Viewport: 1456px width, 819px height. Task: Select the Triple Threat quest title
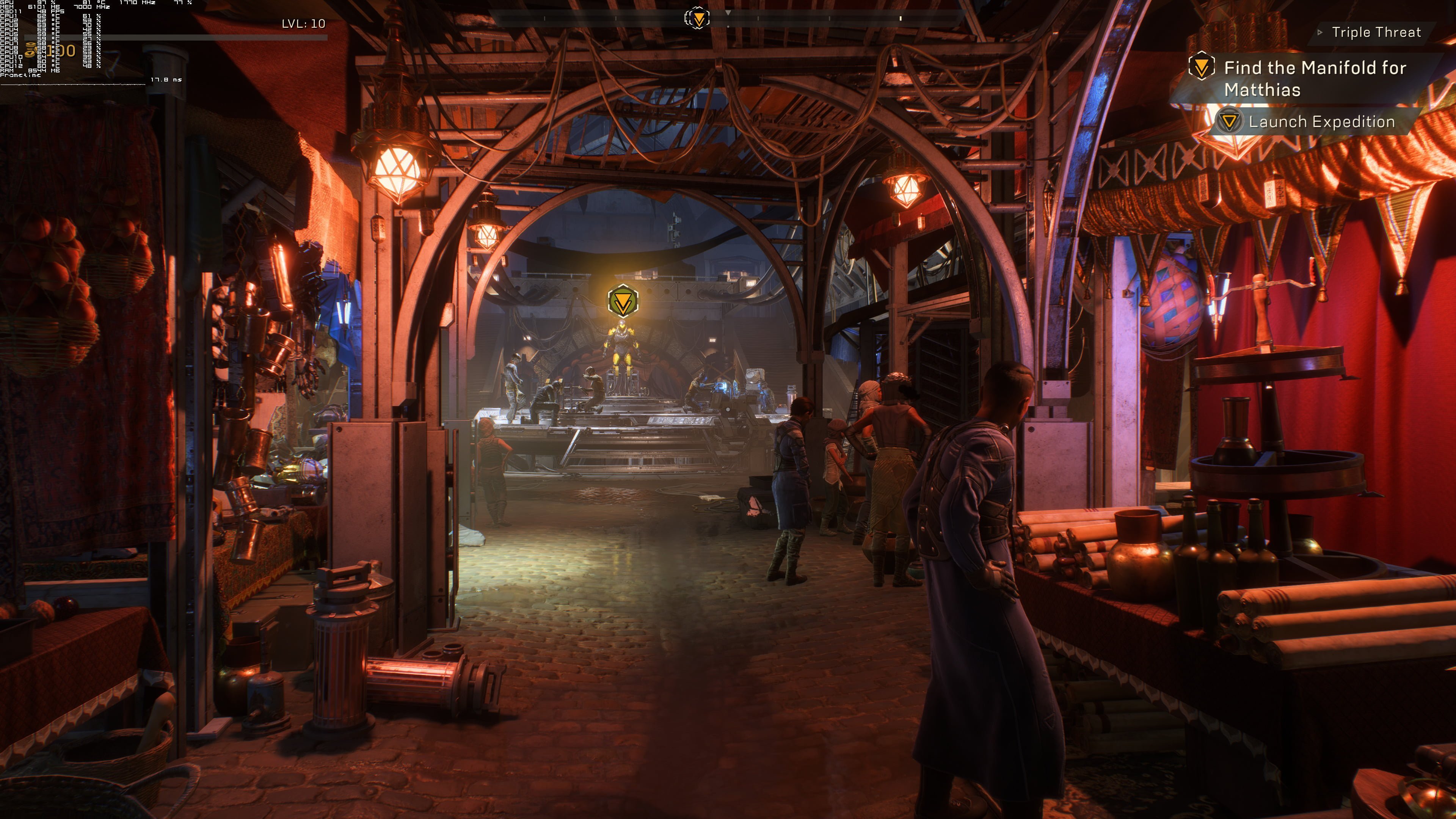pos(1375,32)
